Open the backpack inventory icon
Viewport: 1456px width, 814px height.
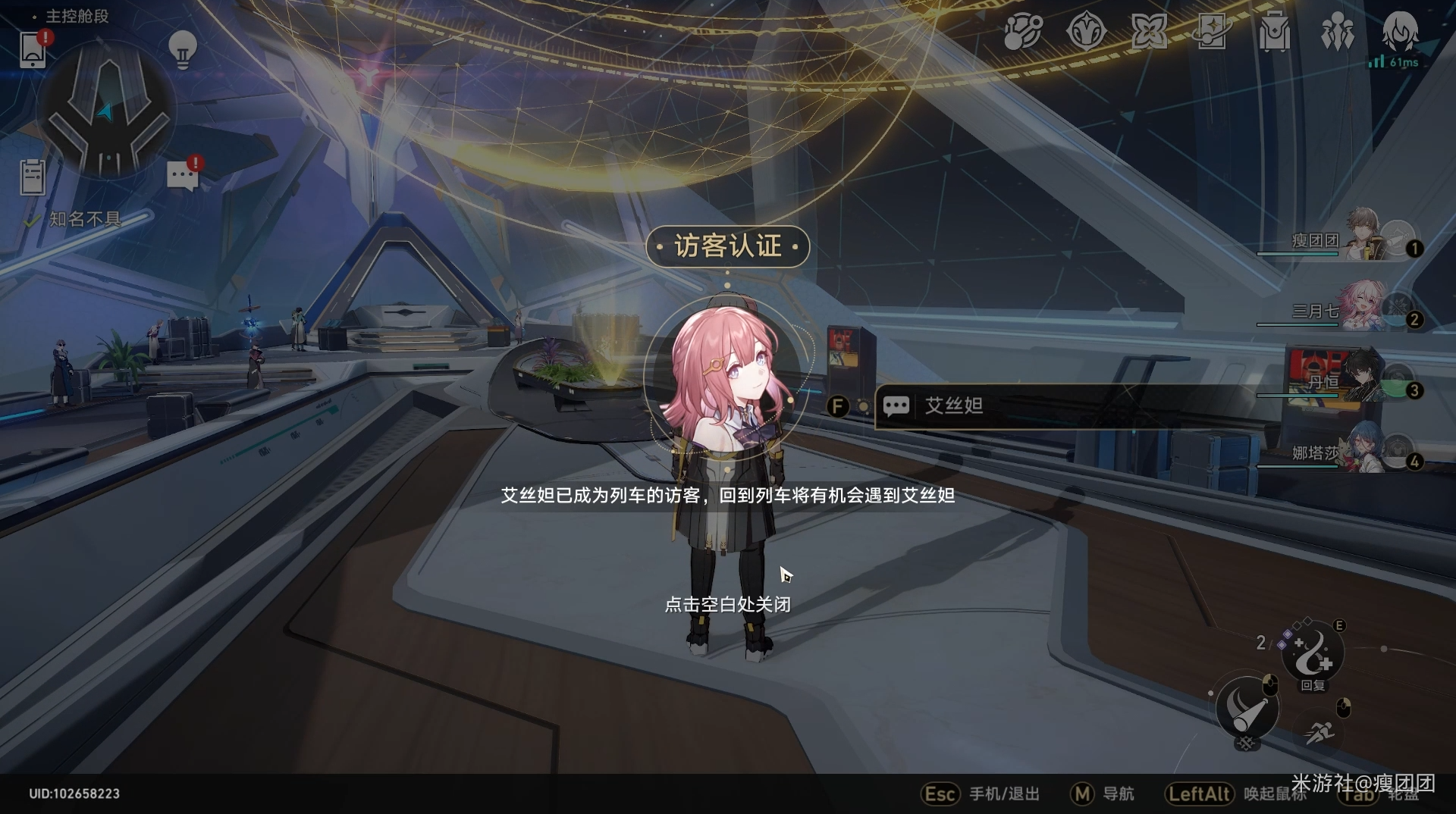pos(1274,33)
